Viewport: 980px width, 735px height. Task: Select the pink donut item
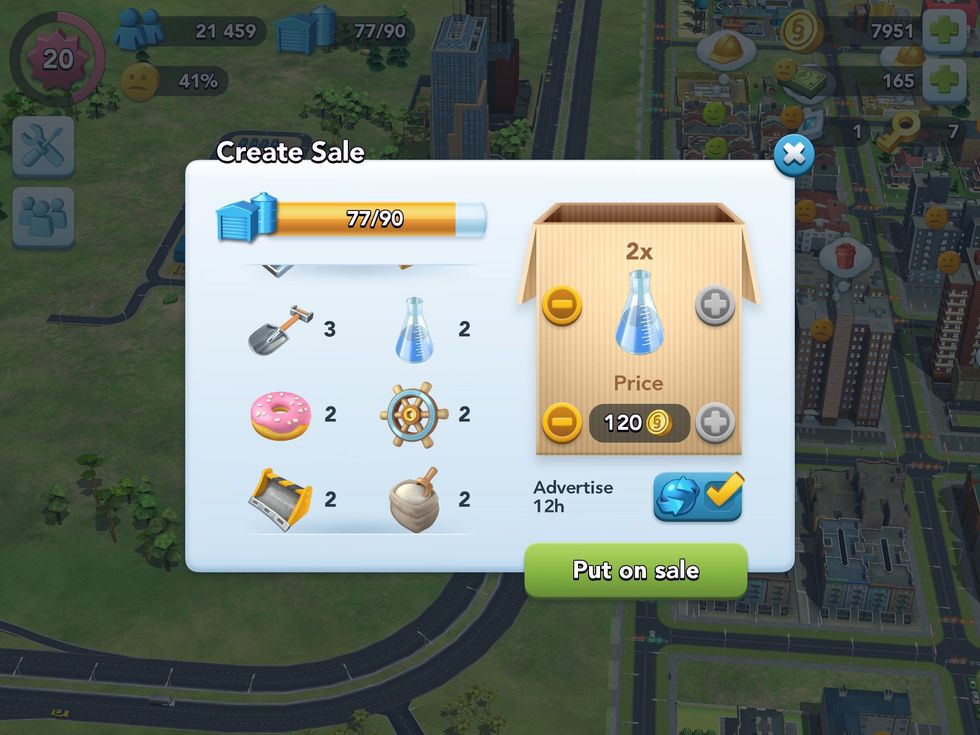(x=281, y=415)
